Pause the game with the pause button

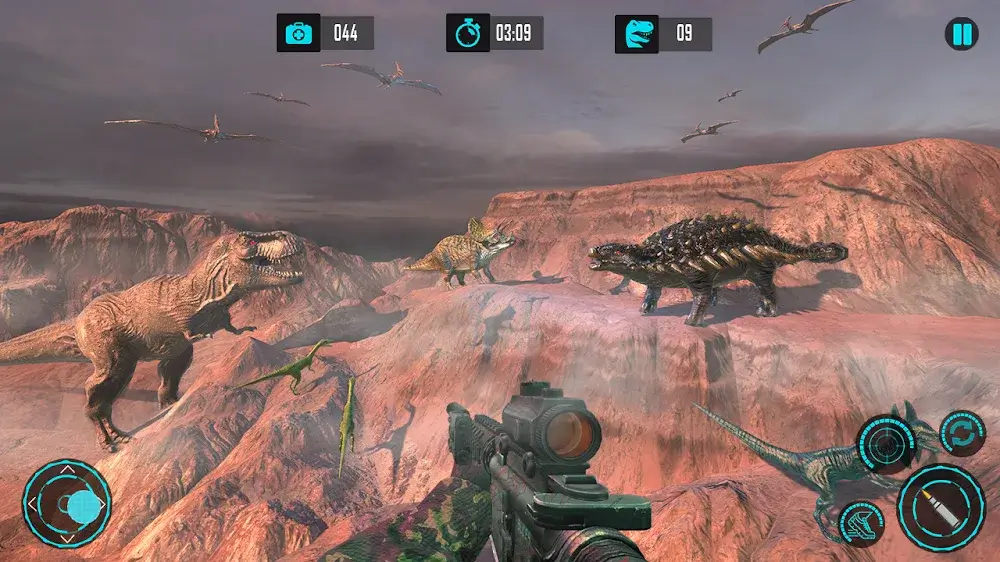click(961, 35)
